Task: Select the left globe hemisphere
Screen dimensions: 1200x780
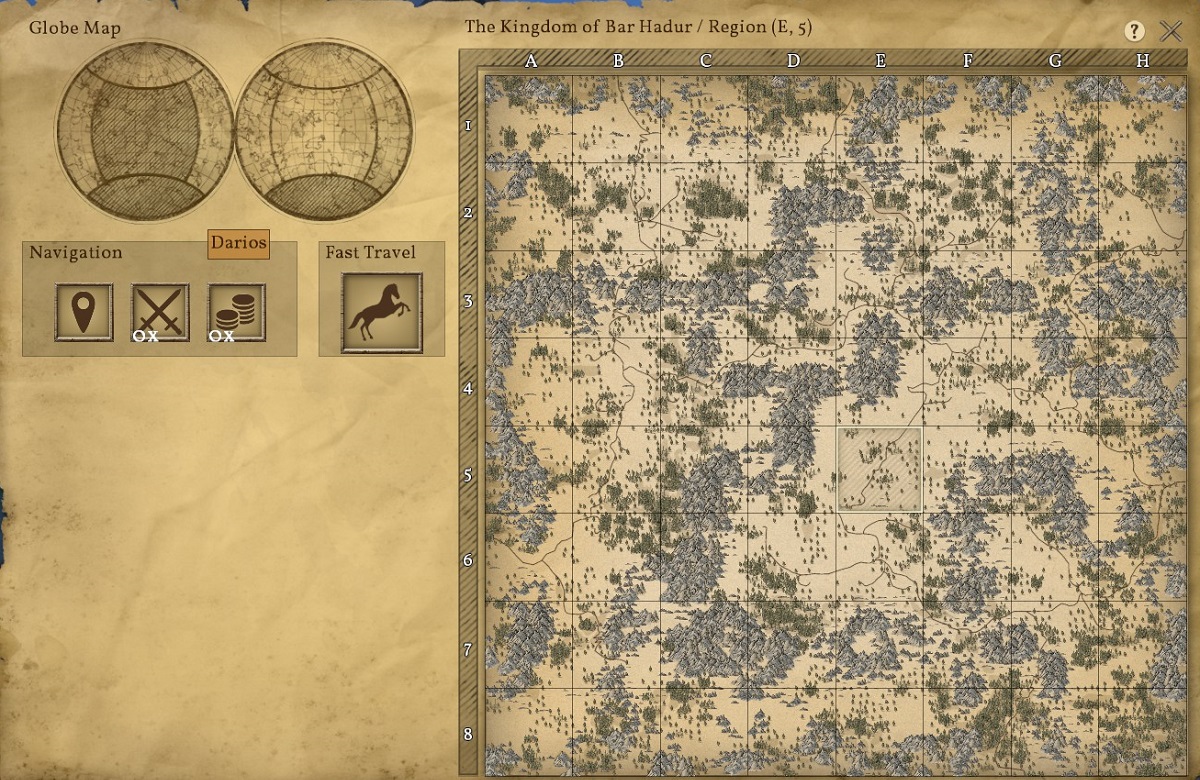Action: pyautogui.click(x=144, y=130)
